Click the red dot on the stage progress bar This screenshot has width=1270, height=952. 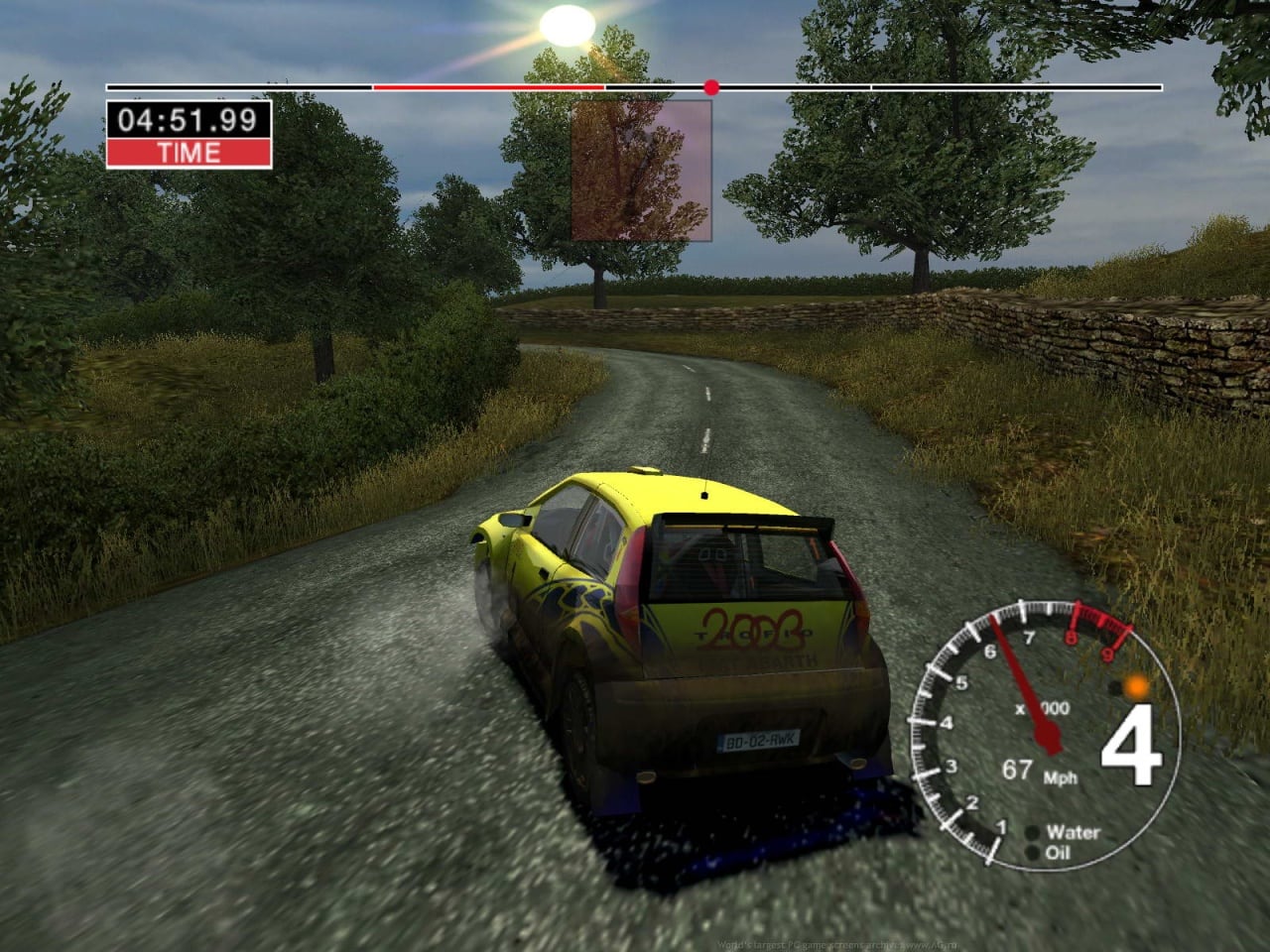[710, 87]
